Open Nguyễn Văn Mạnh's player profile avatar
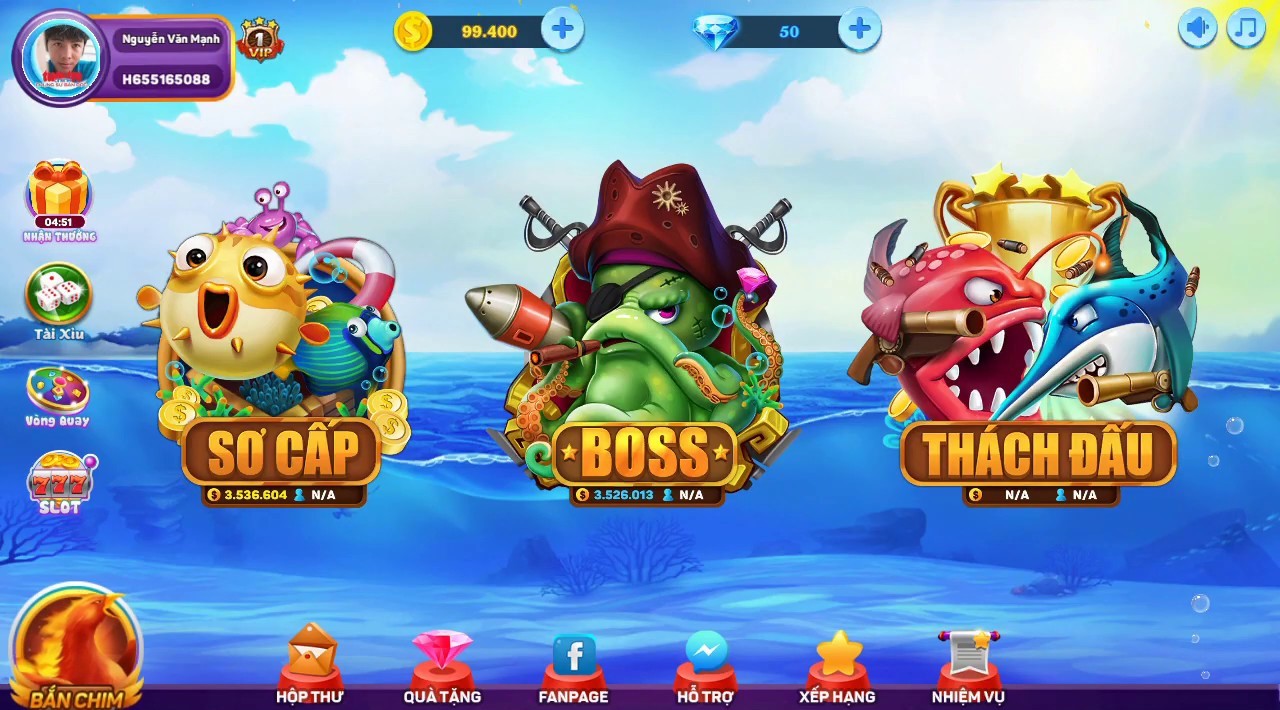Screen dimensions: 1280x710 61,57
